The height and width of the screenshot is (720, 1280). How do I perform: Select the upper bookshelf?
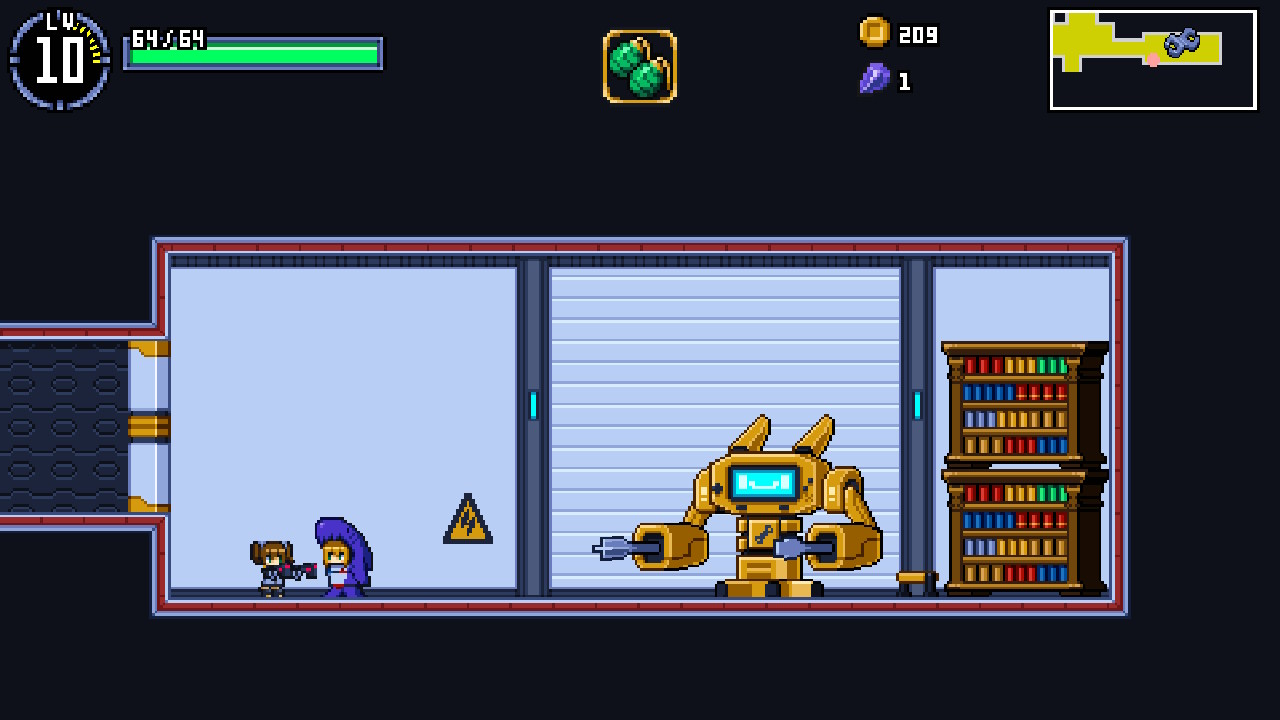click(x=1017, y=400)
